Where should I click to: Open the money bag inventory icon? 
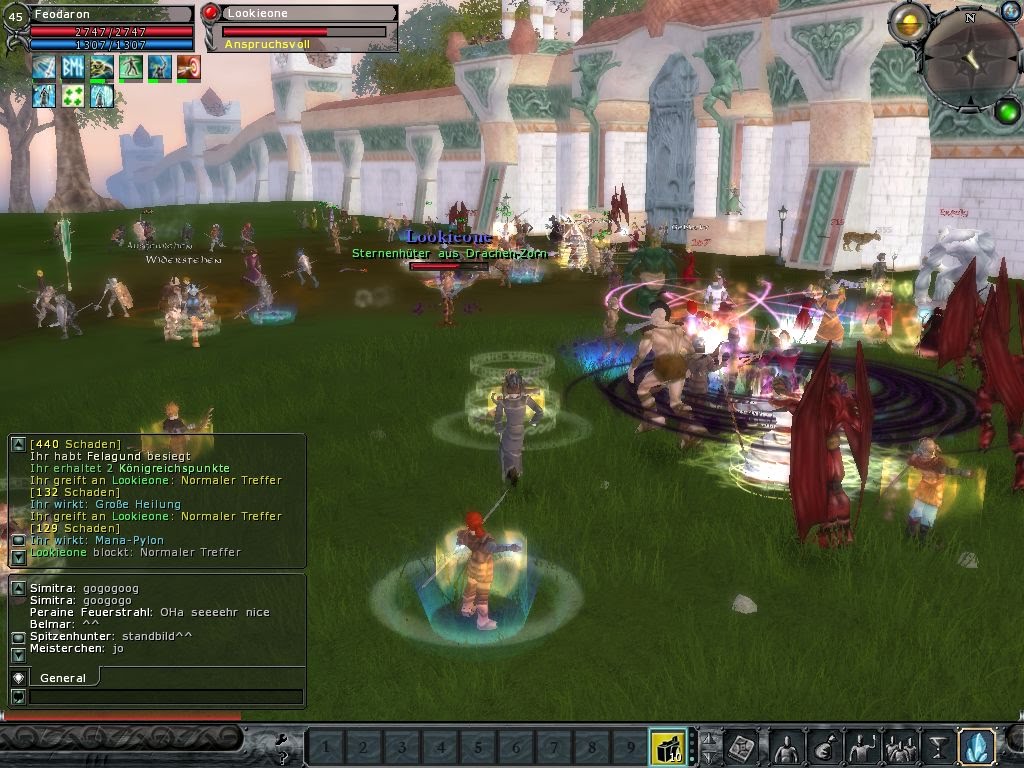click(x=825, y=747)
